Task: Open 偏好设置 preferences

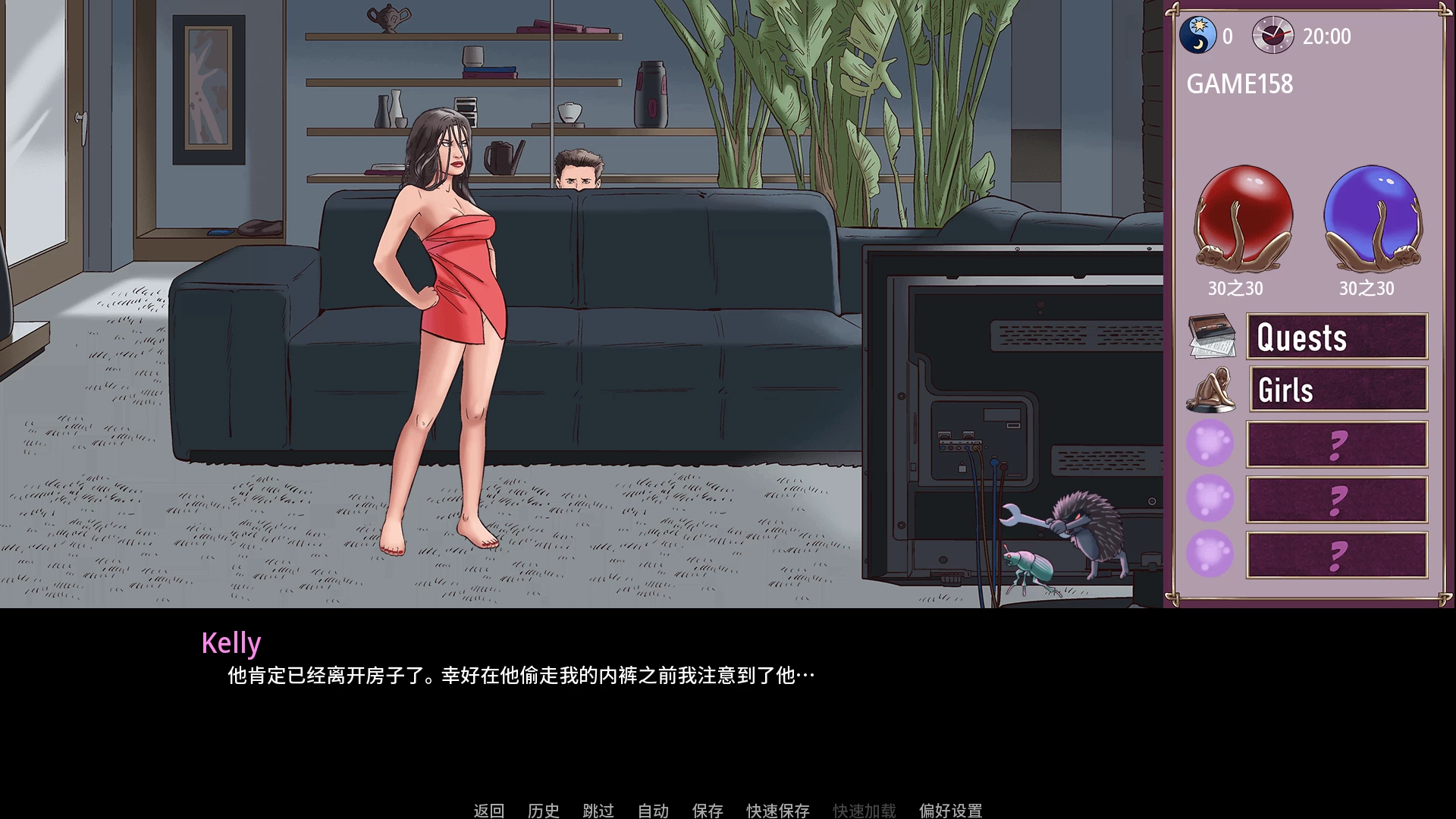Action: point(950,810)
